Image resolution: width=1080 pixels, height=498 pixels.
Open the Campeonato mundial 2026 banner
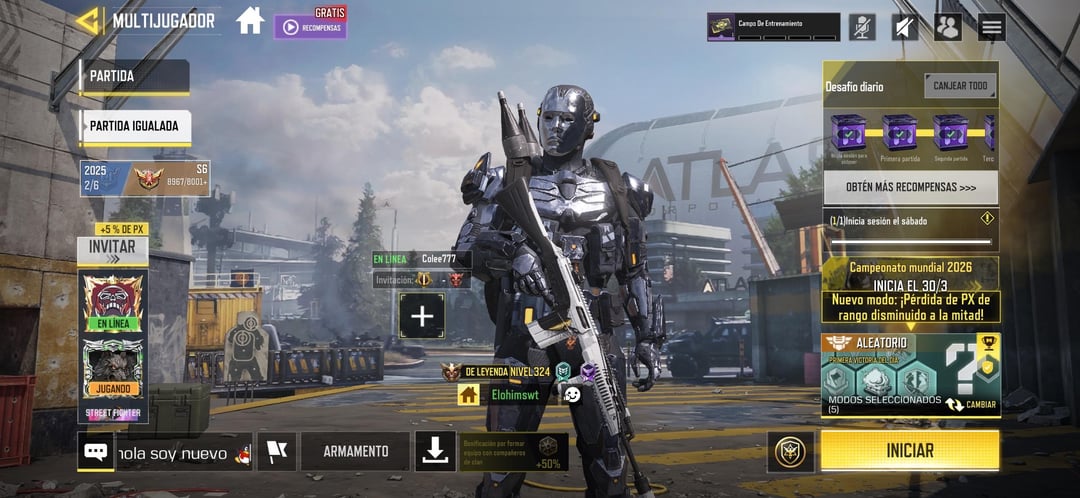pos(910,275)
